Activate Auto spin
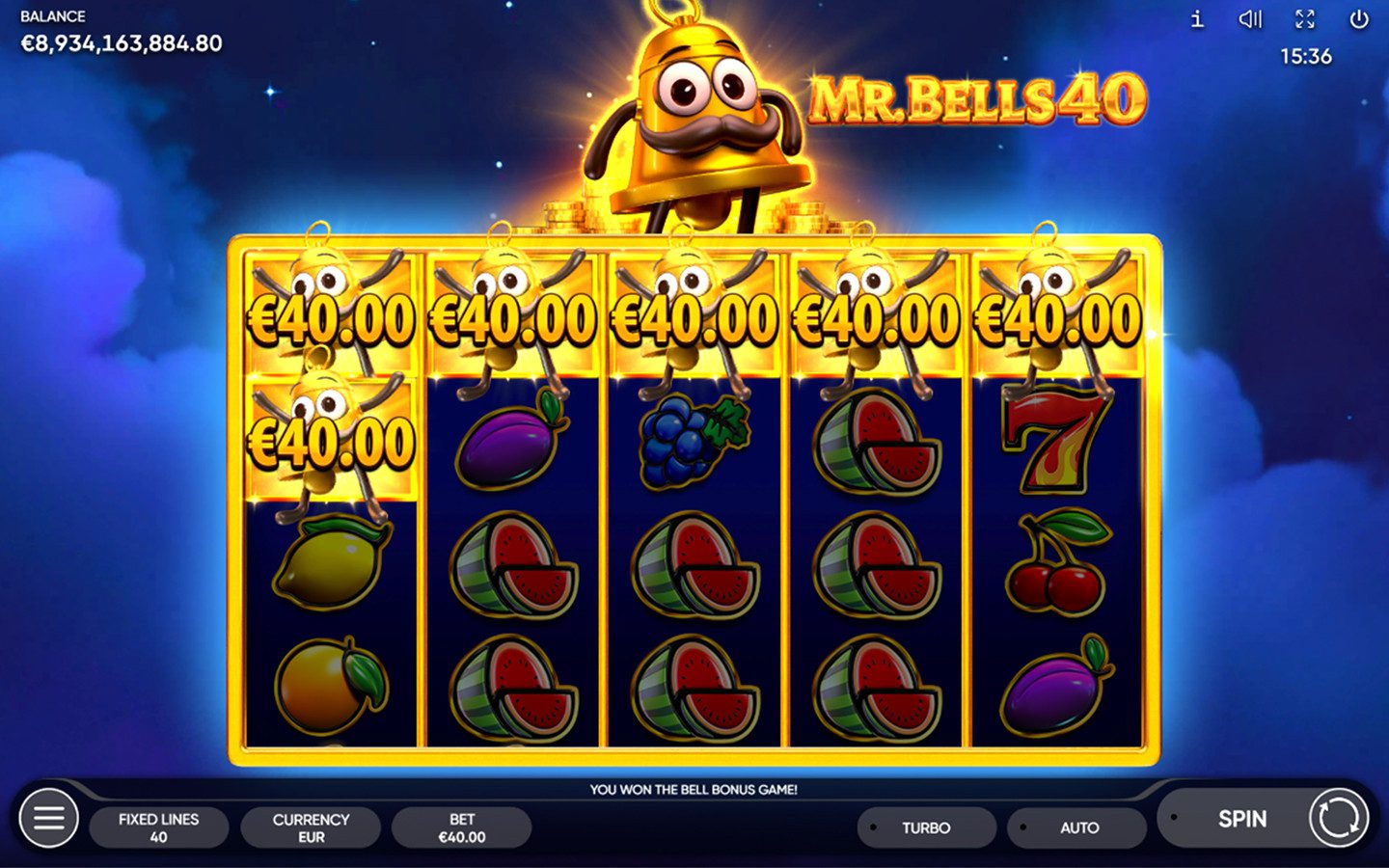The height and width of the screenshot is (868, 1389). click(1077, 827)
